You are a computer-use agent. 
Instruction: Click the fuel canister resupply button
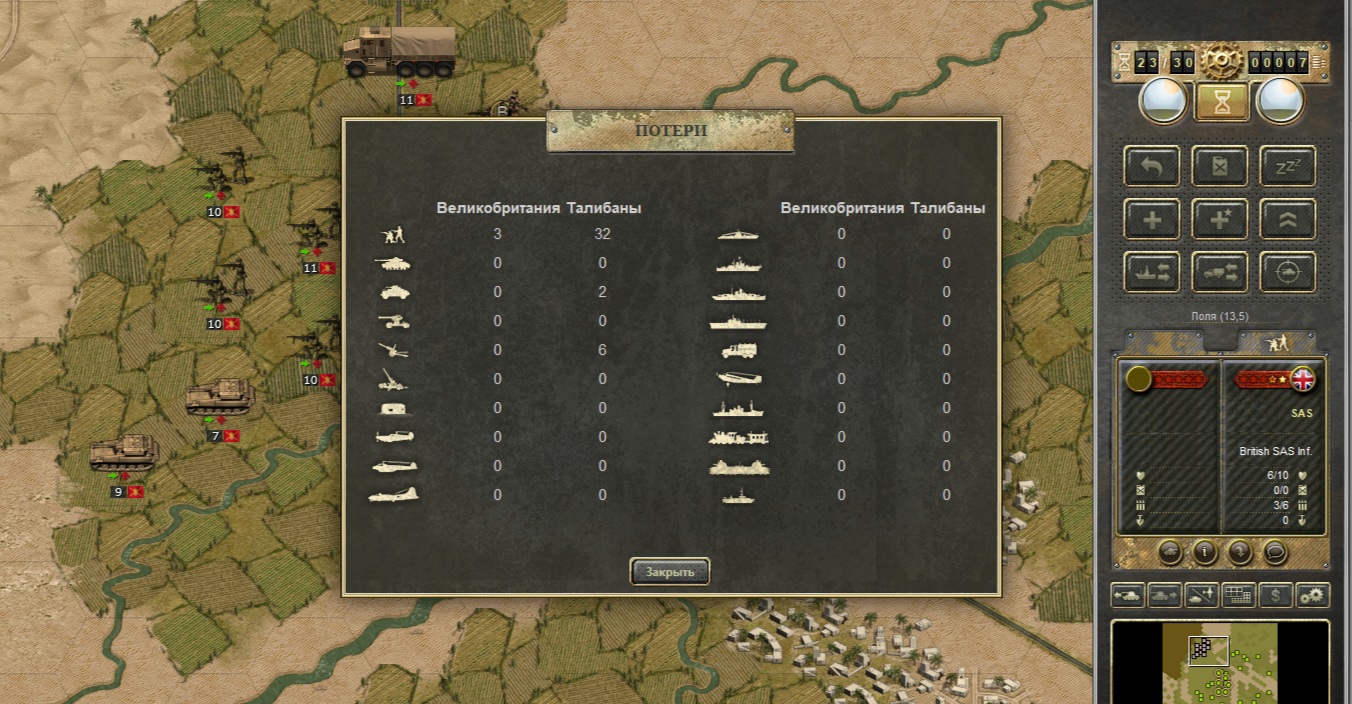1219,166
